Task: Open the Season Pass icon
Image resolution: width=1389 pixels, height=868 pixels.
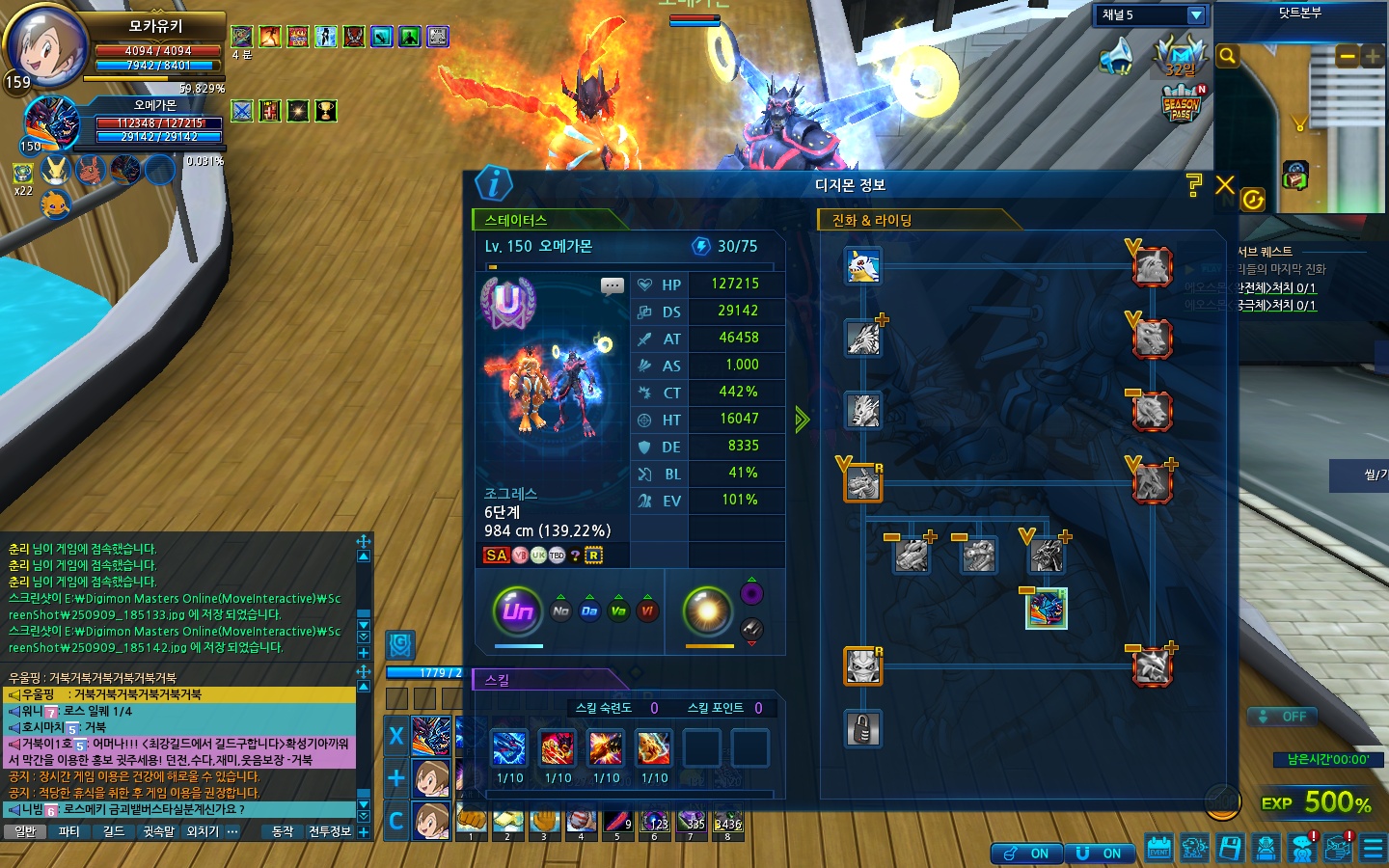Action: 1182,104
